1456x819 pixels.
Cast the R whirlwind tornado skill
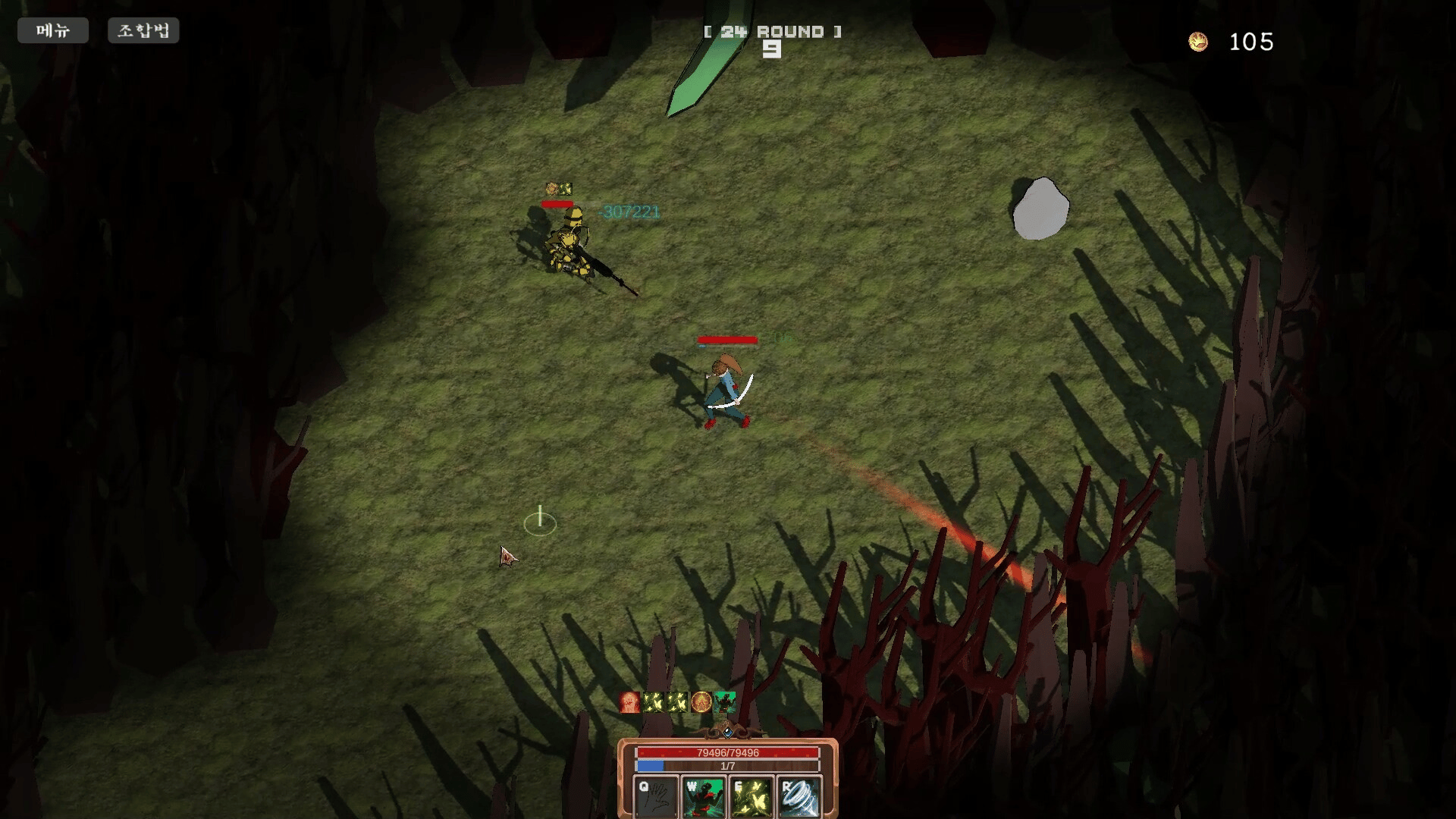(799, 797)
